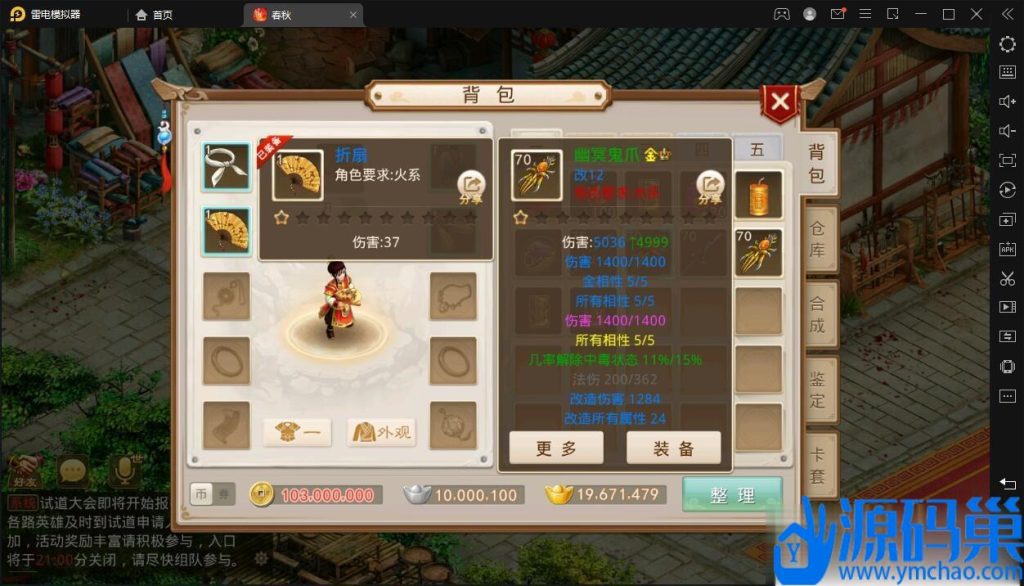Share the 折扇 folding fan item
Image resolution: width=1024 pixels, height=586 pixels.
tap(472, 187)
